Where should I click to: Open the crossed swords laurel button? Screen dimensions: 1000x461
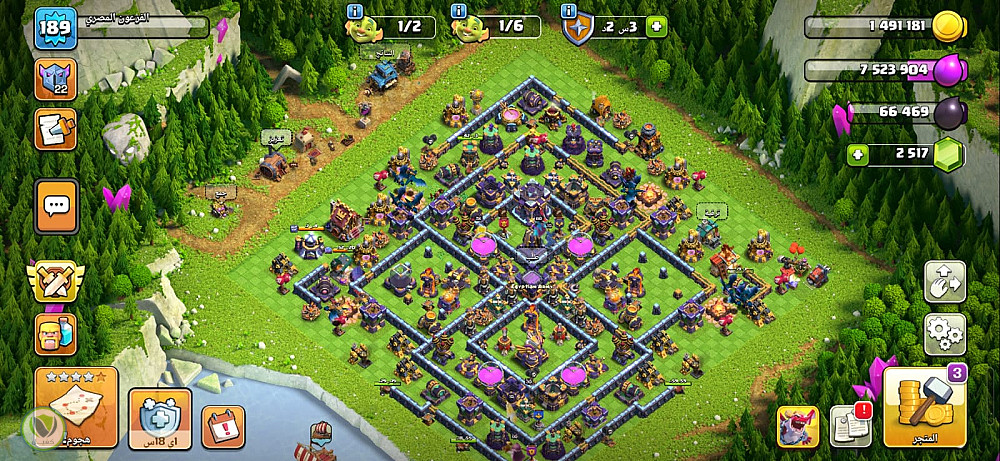click(55, 282)
